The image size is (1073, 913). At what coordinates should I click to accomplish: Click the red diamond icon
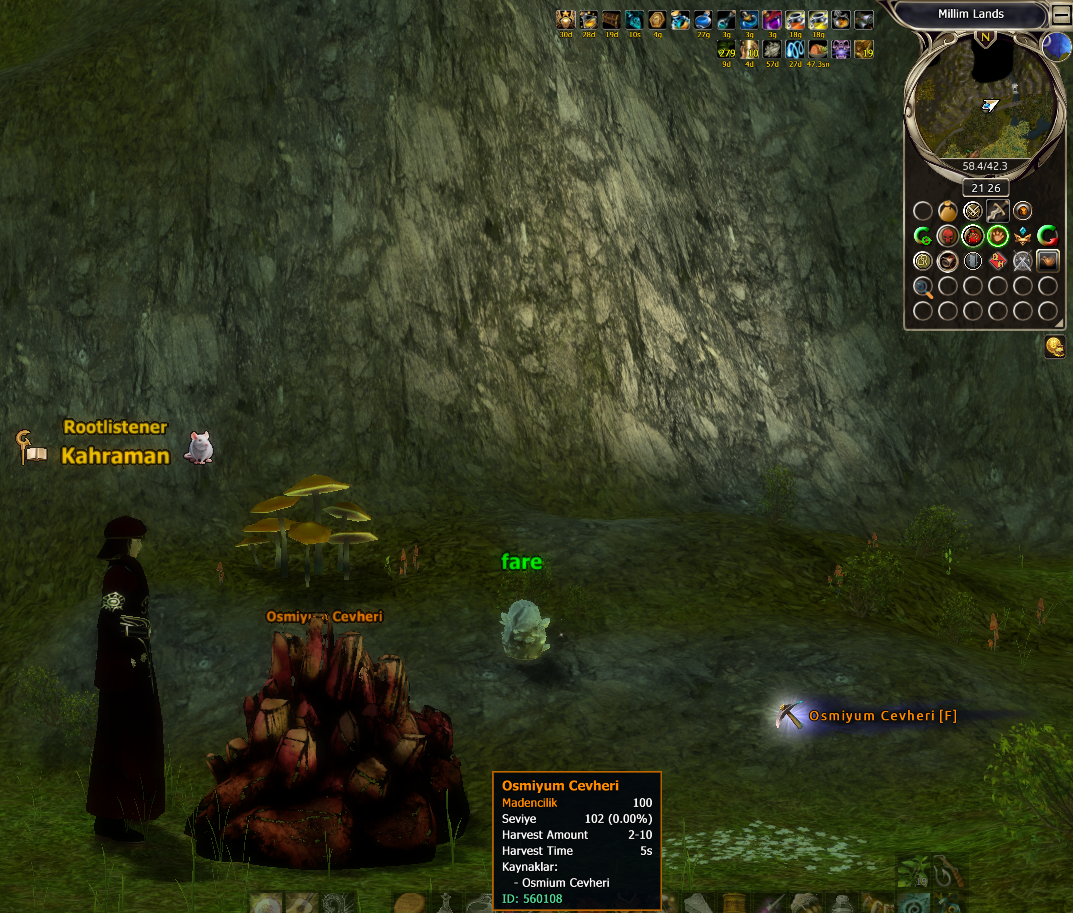click(998, 261)
